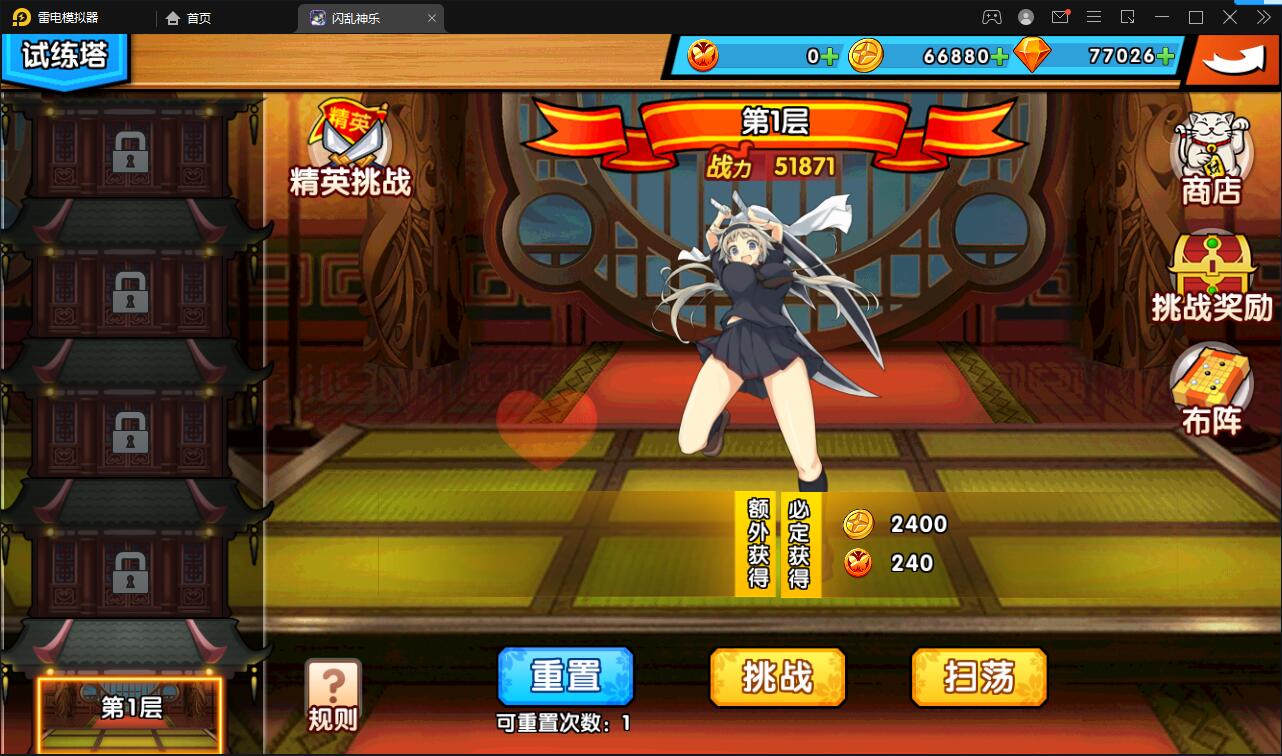This screenshot has width=1282, height=756.
Task: Open the gamepad controls icon in the titlebar
Action: point(990,17)
